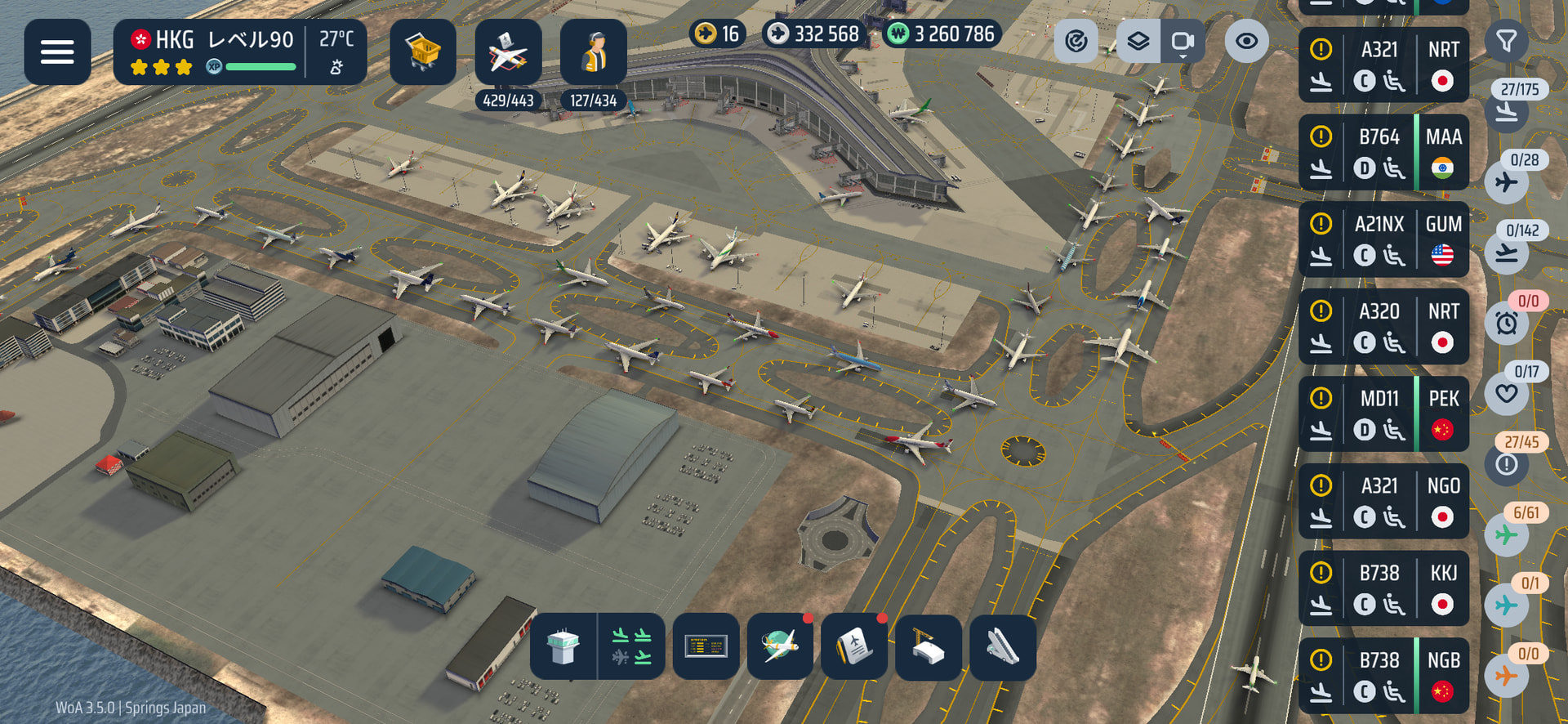1568x724 pixels.
Task: Open the globe destinations map
Action: pos(780,647)
